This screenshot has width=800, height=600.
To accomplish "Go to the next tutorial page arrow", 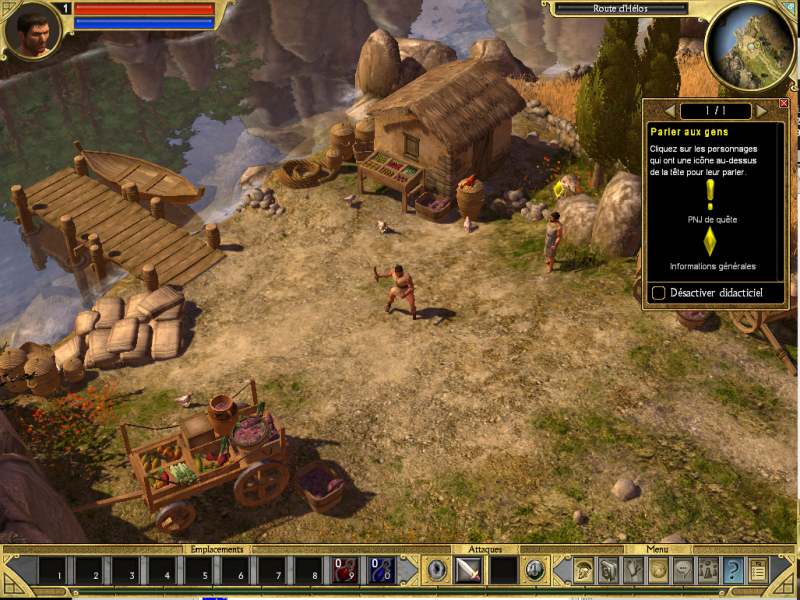I will coord(762,109).
